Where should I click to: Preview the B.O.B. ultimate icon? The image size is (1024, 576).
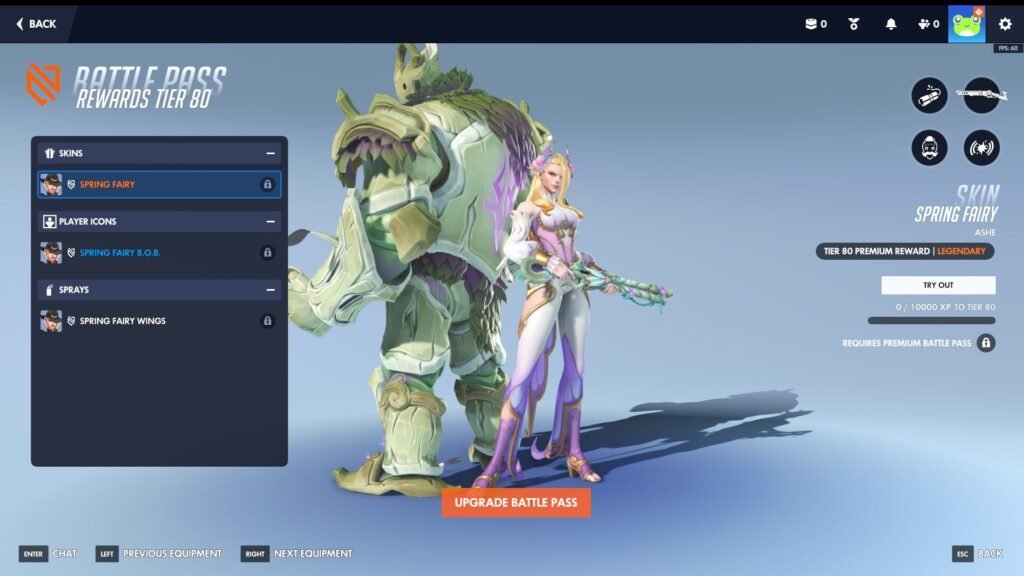click(929, 148)
